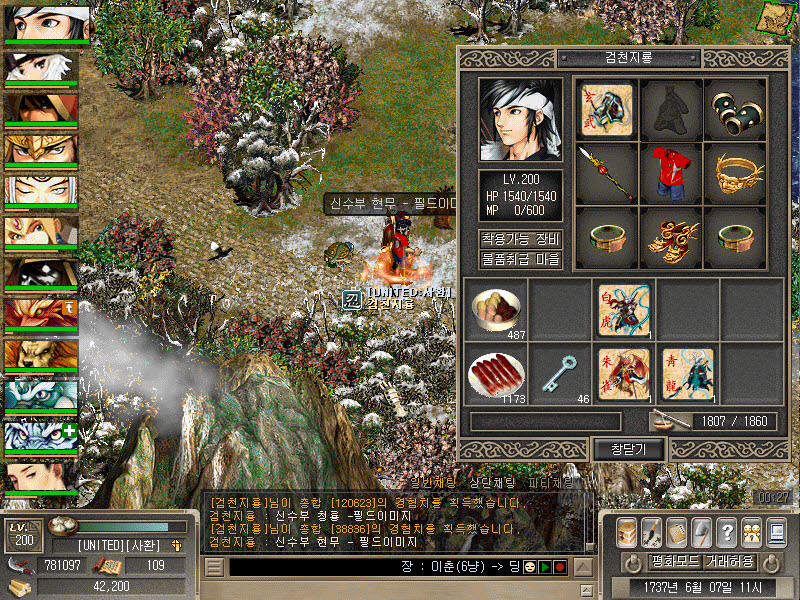800x600 pixels.
Task: Select the 현무 talisman card in equipment
Action: (606, 107)
